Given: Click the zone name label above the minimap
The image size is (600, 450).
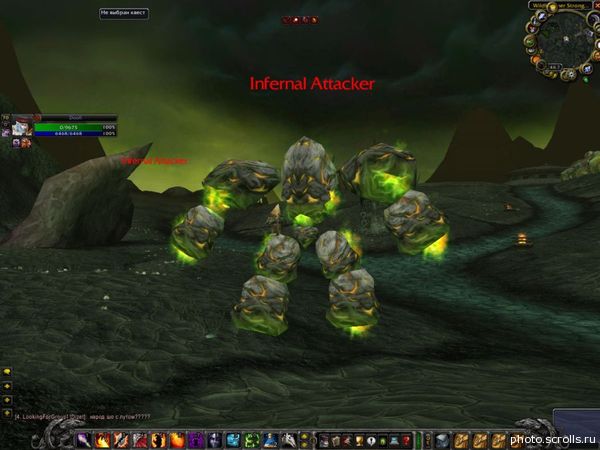Looking at the screenshot, I should [x=555, y=5].
